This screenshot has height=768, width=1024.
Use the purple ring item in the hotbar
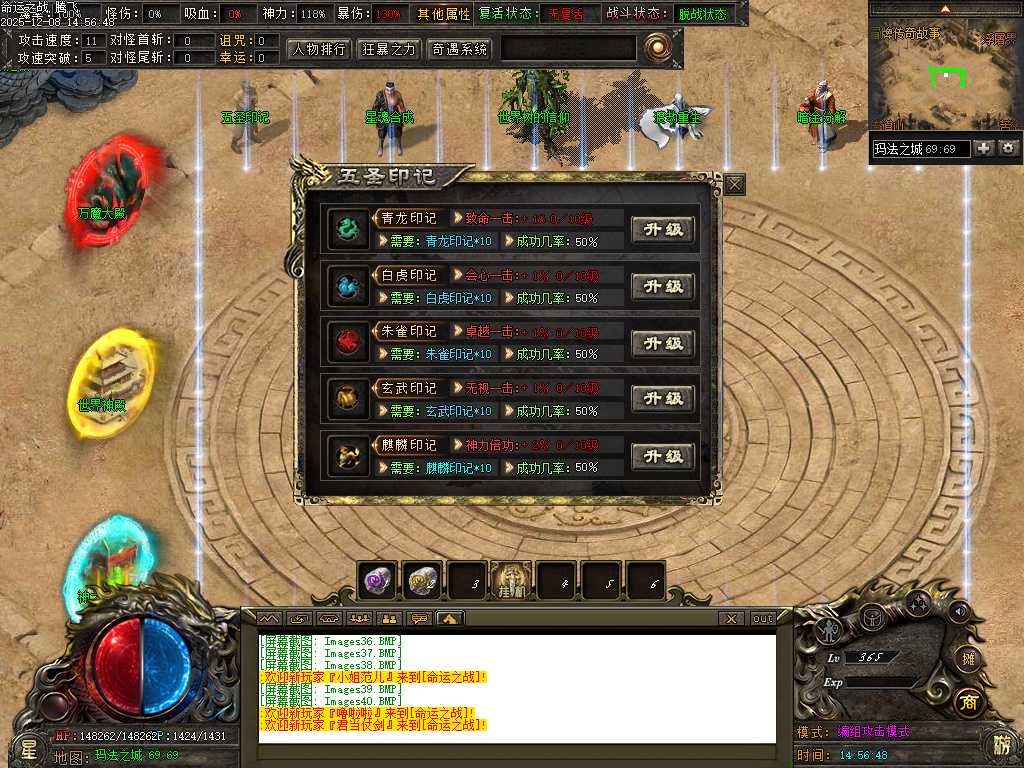[379, 580]
